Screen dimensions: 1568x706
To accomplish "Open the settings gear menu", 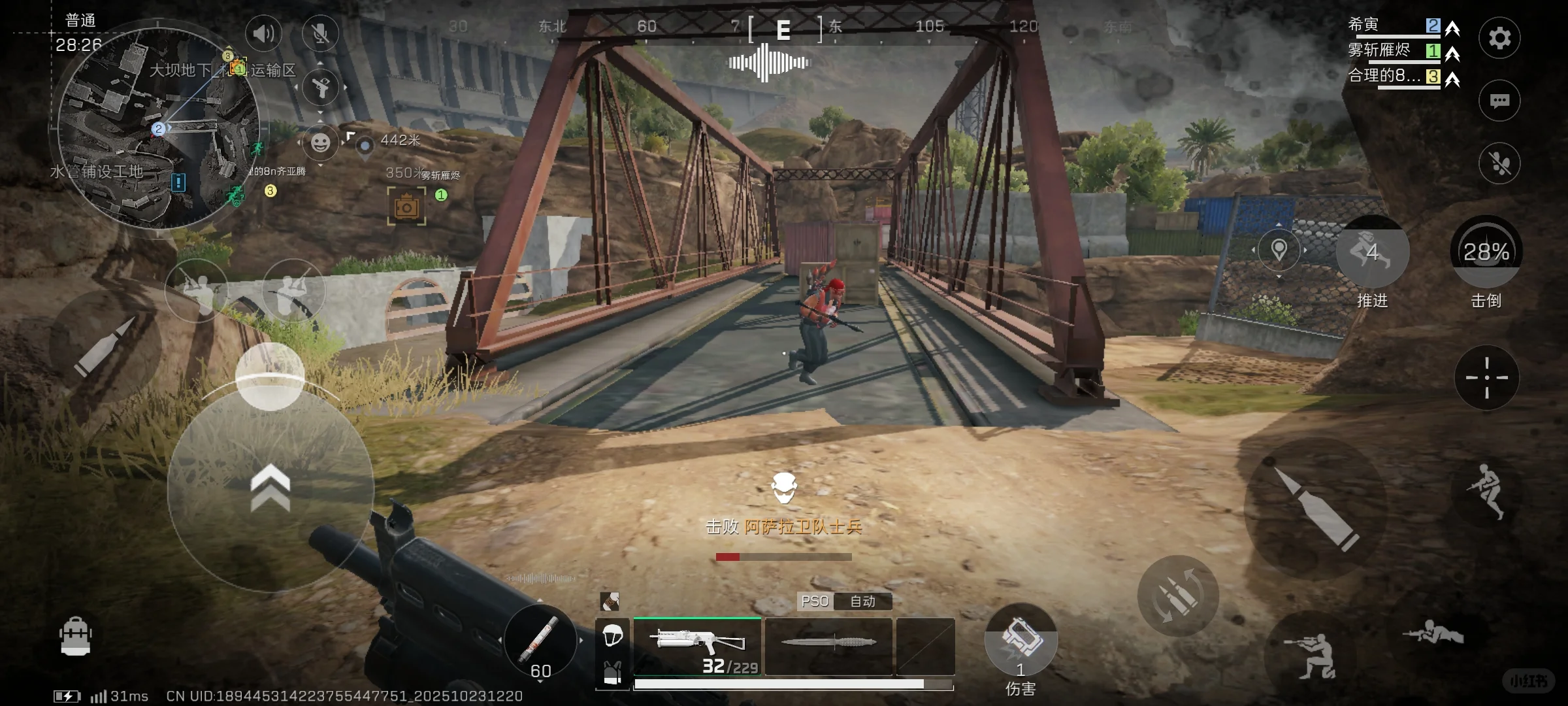I will (x=1499, y=39).
